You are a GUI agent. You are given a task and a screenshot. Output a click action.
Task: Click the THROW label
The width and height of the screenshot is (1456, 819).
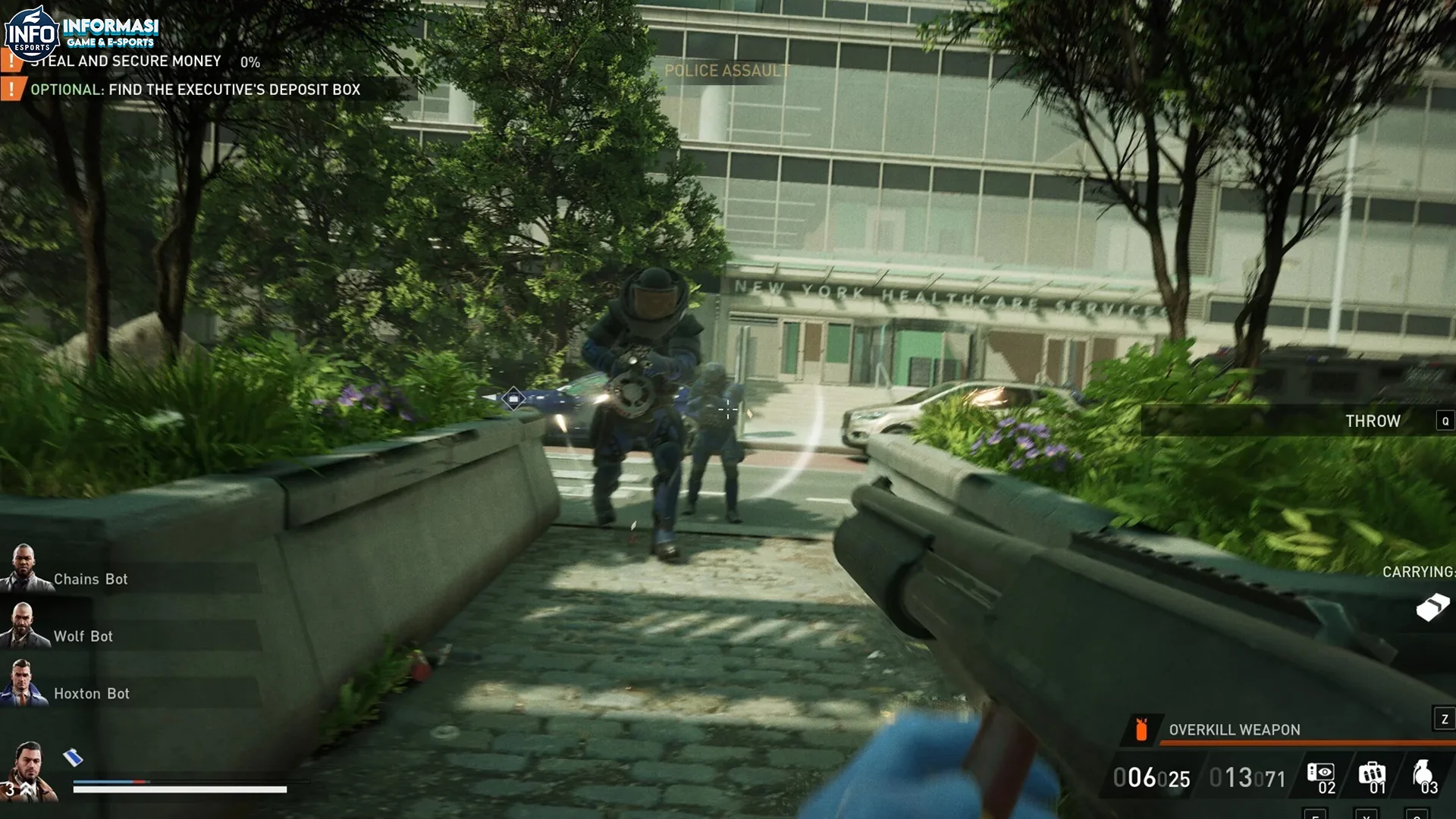[x=1373, y=422]
